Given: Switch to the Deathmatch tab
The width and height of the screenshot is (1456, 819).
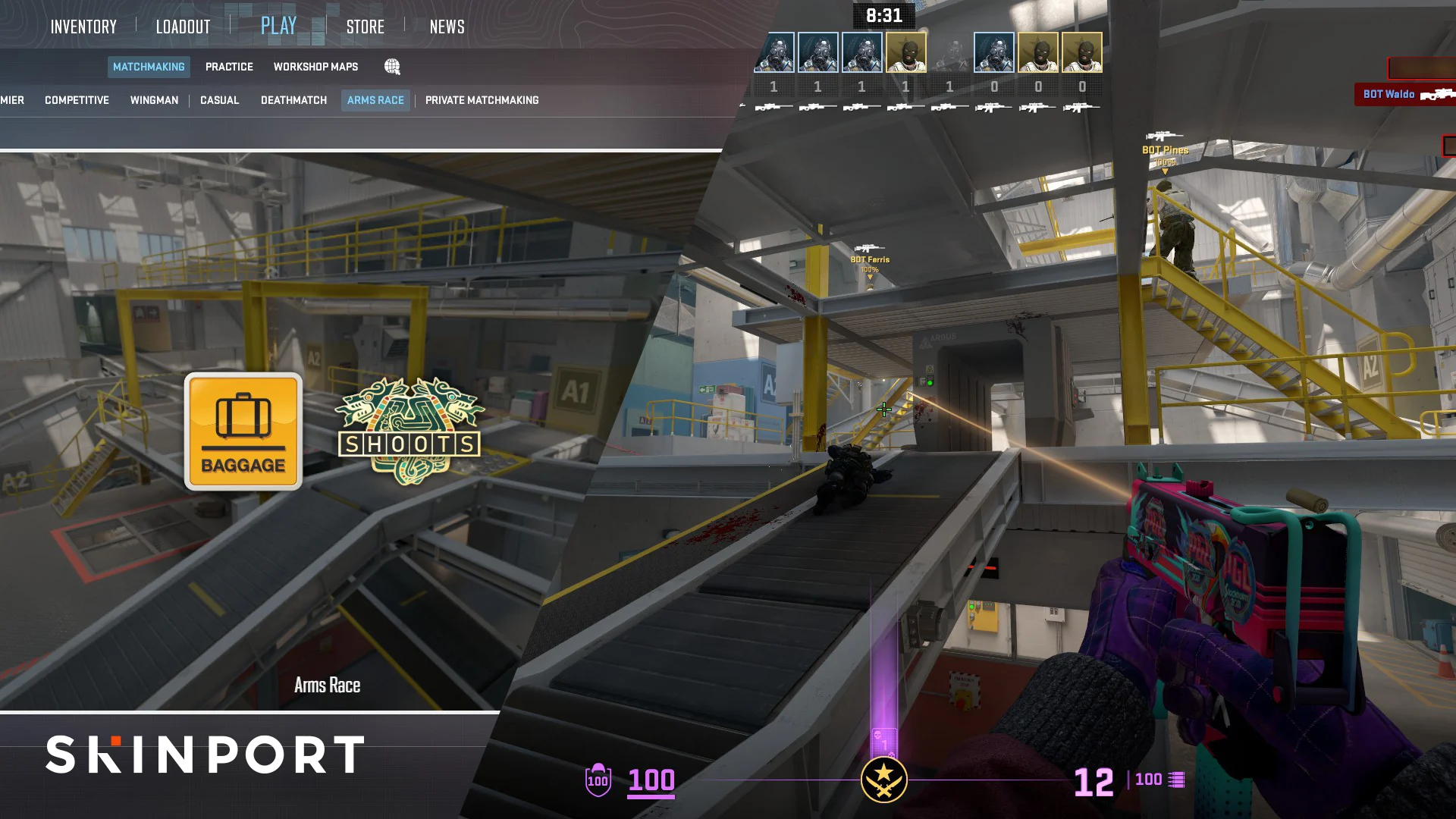Looking at the screenshot, I should tap(293, 99).
